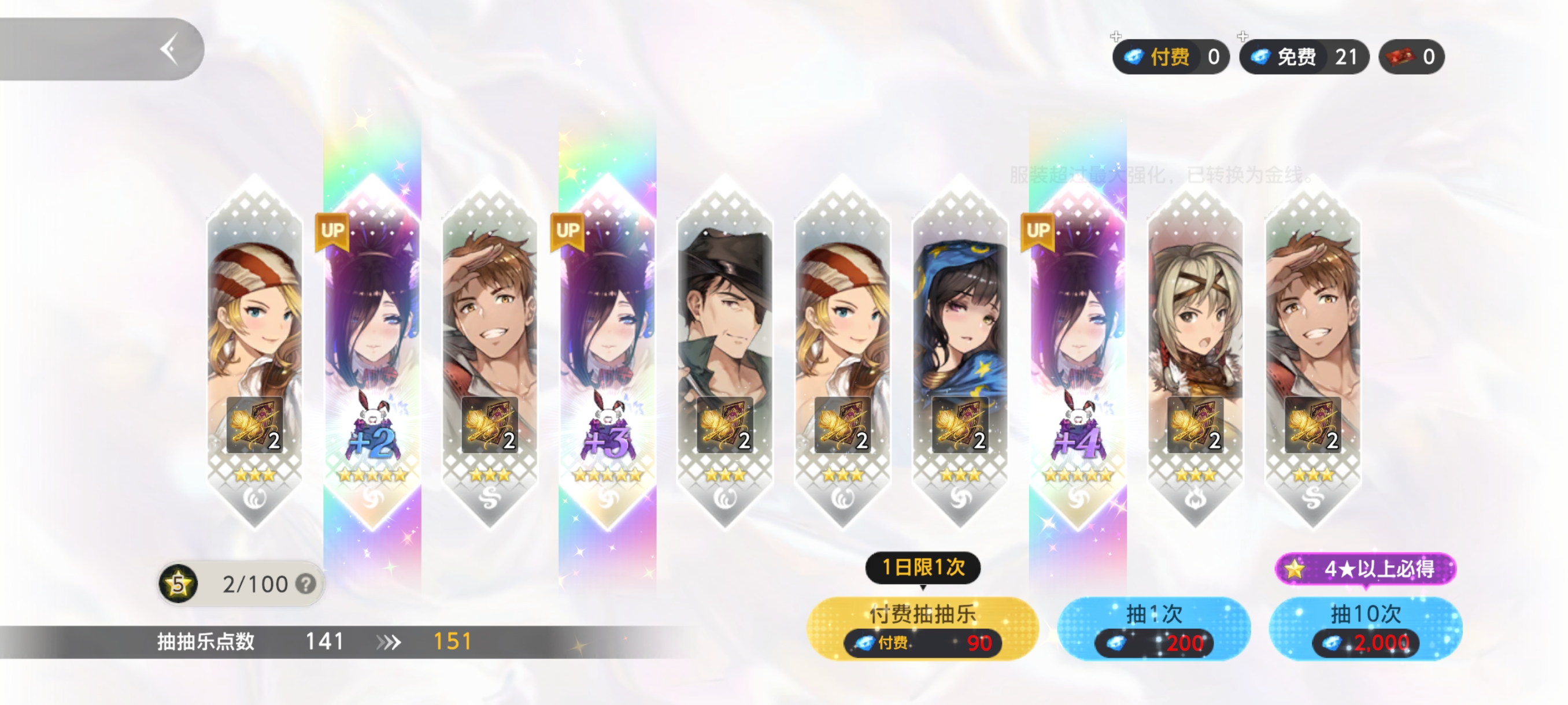The image size is (1568, 705).
Task: Draw 10 times for 2,000 gems
Action: pos(1365,628)
